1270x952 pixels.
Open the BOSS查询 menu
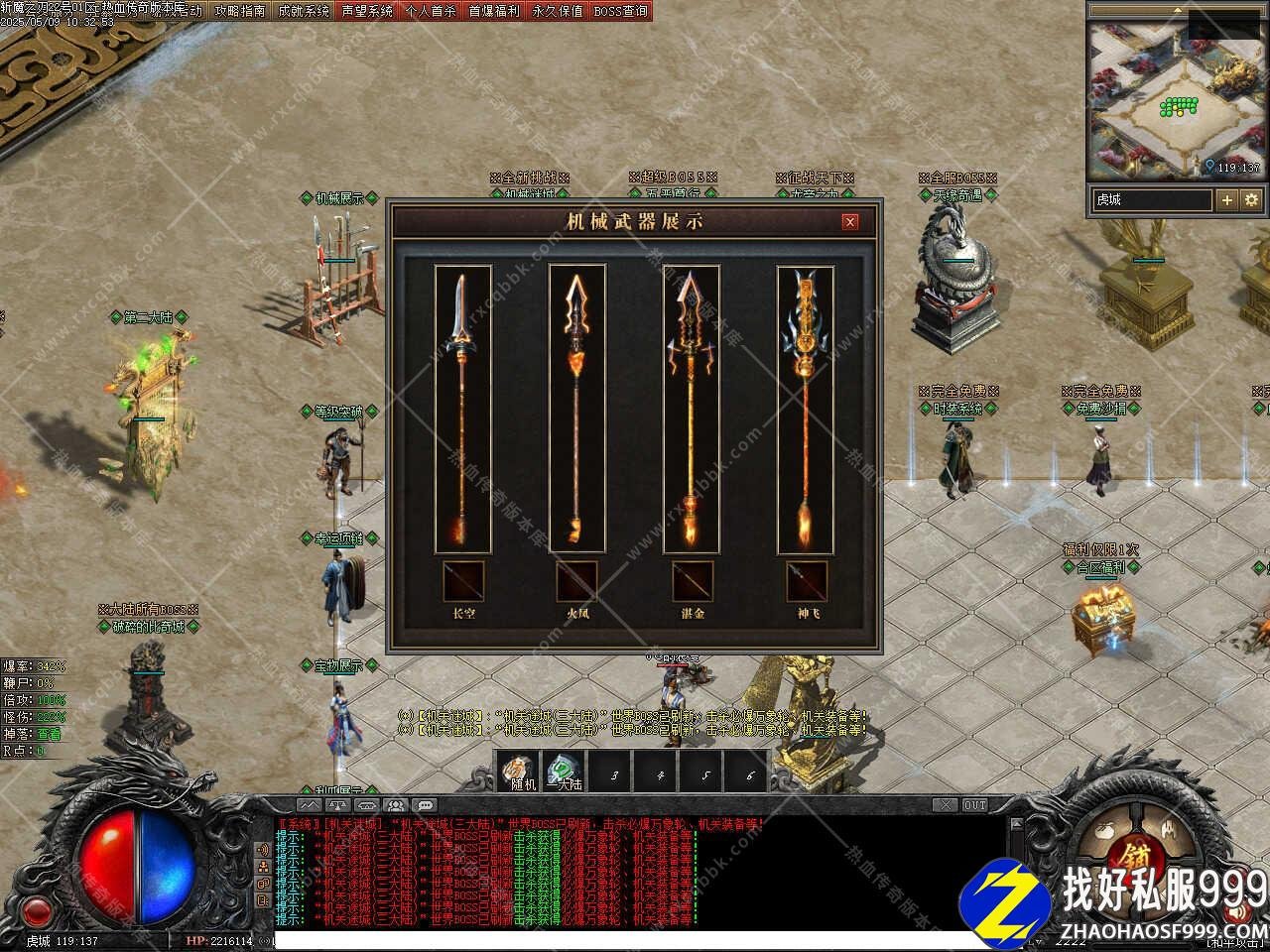(x=621, y=11)
